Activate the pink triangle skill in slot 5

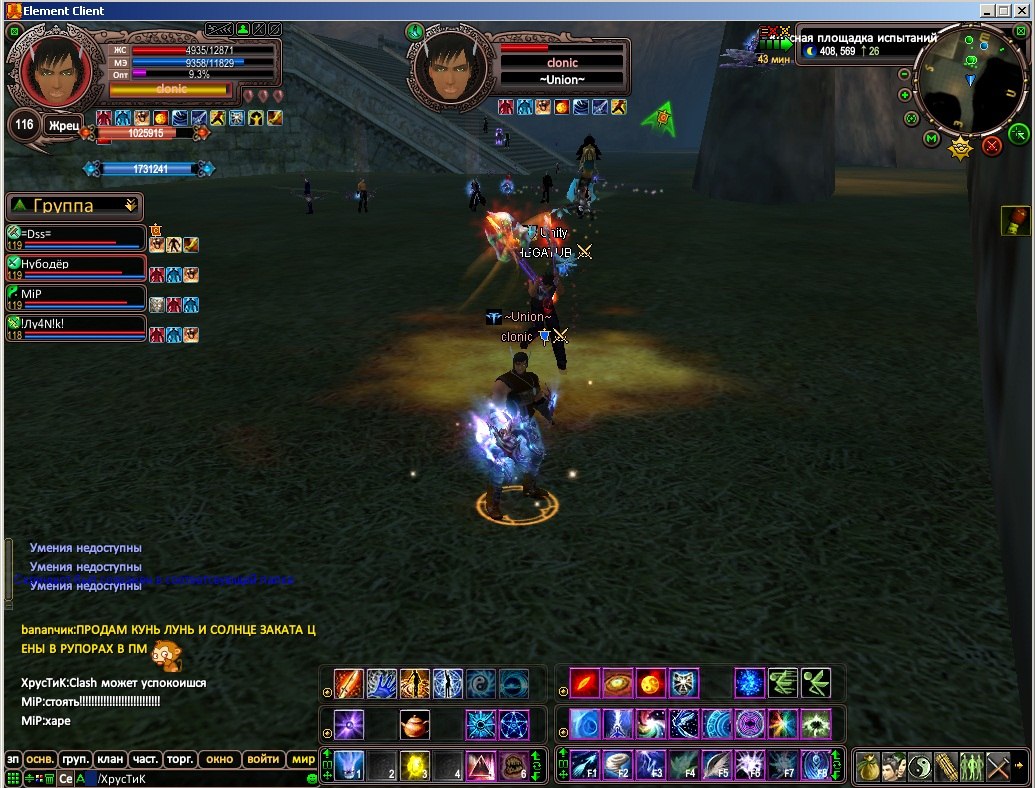481,765
